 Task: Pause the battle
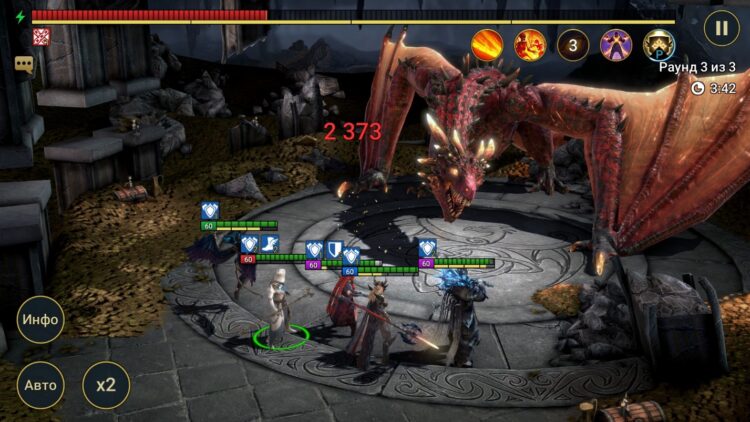click(x=721, y=27)
